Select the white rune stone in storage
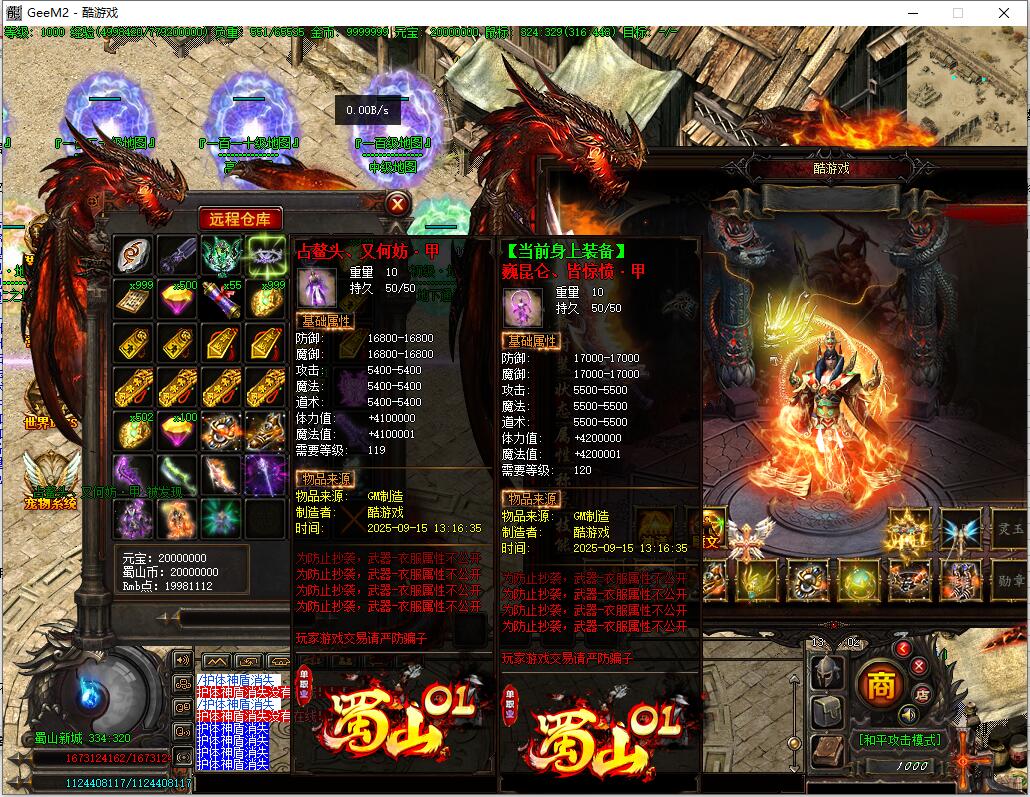 click(133, 256)
